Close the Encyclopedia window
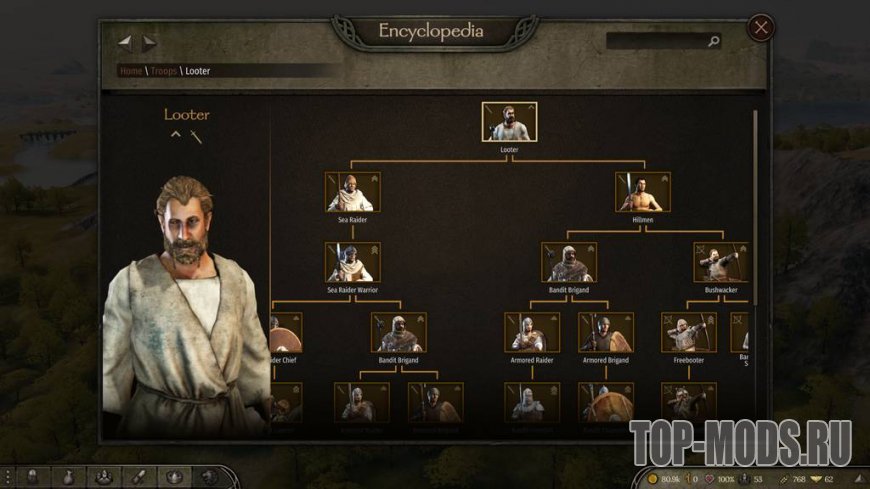 761,28
